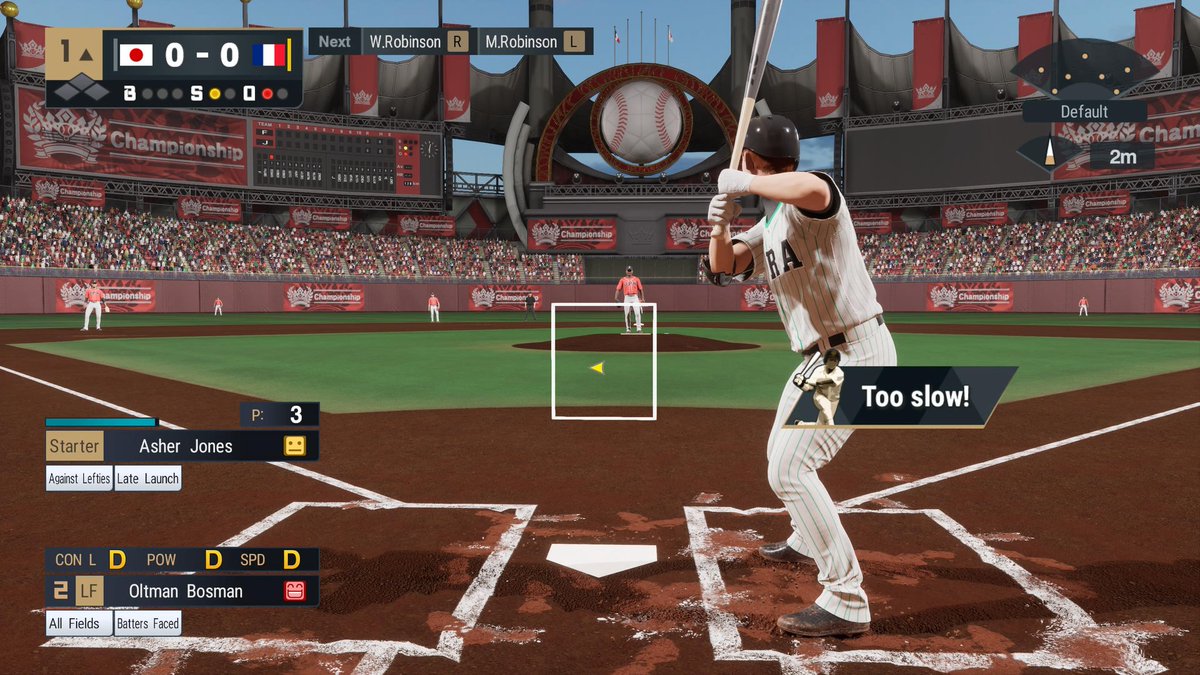Select the Against Lefties trait tag
Screen dimensions: 1200x675
(79, 478)
